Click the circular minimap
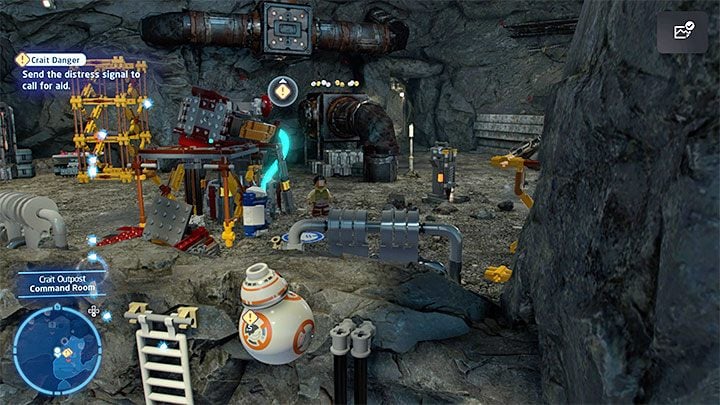720x405 pixels. click(57, 349)
